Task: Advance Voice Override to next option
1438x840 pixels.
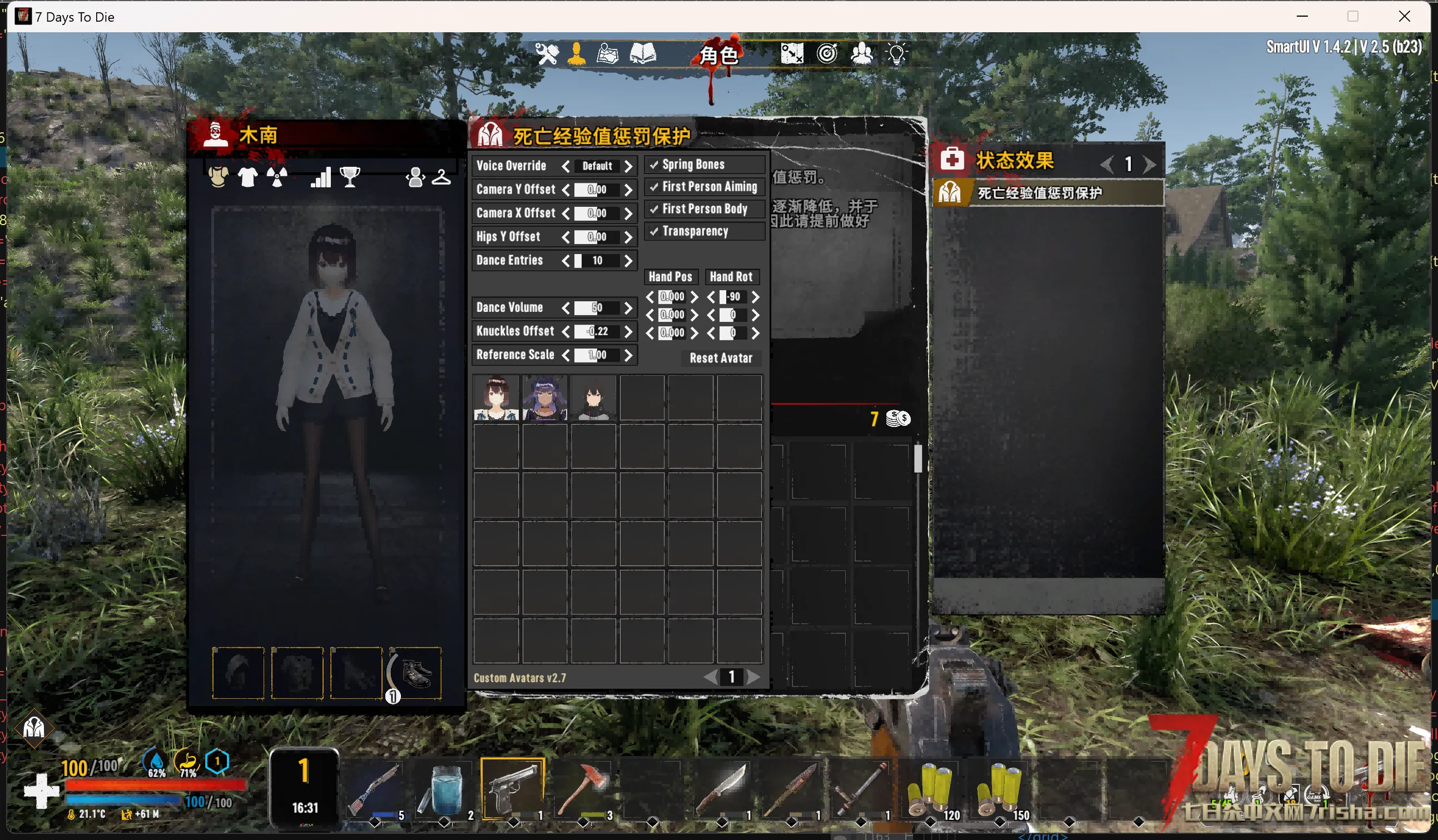Action: click(x=628, y=167)
